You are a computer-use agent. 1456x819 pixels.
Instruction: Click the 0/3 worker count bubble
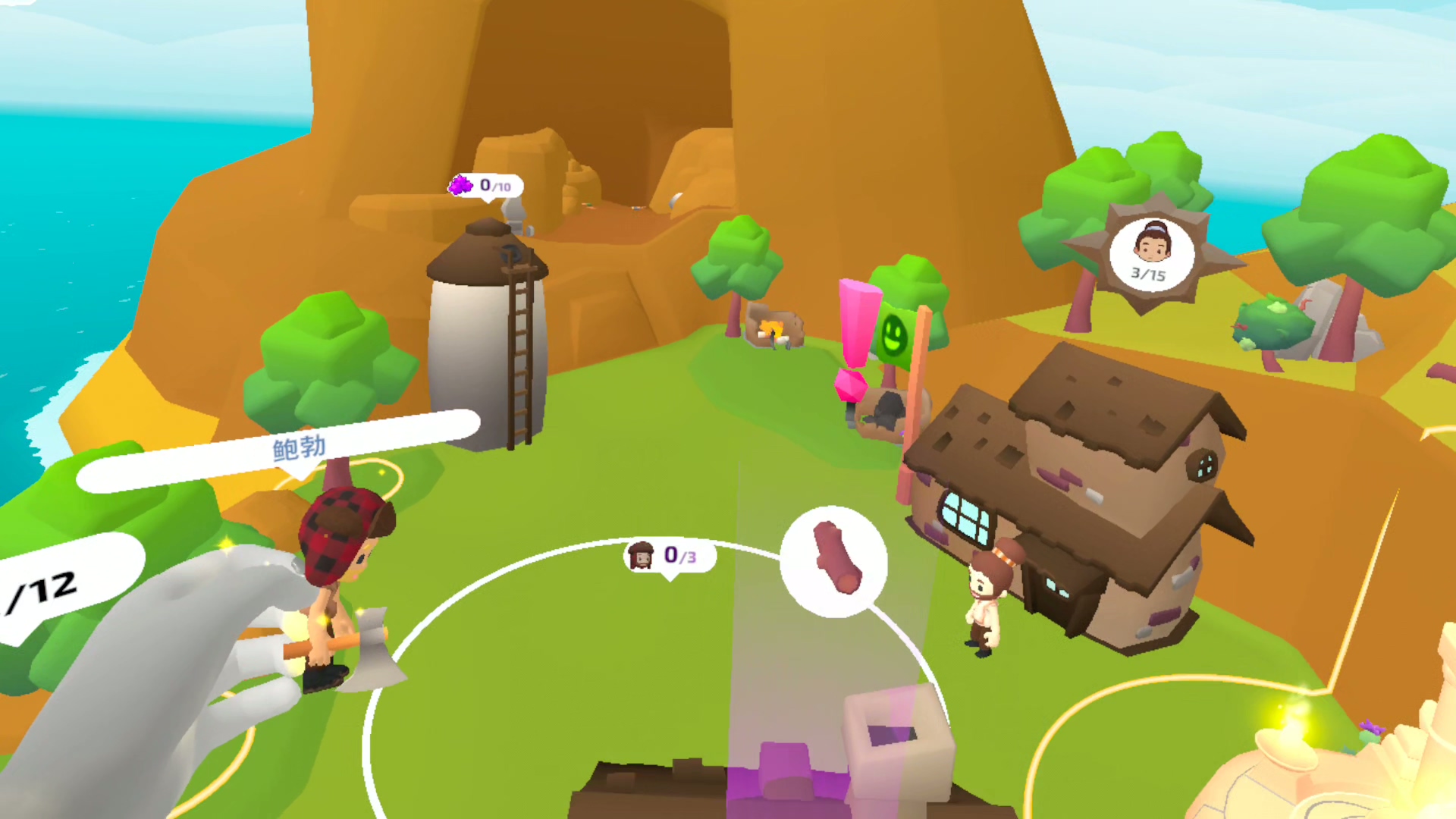coord(669,556)
